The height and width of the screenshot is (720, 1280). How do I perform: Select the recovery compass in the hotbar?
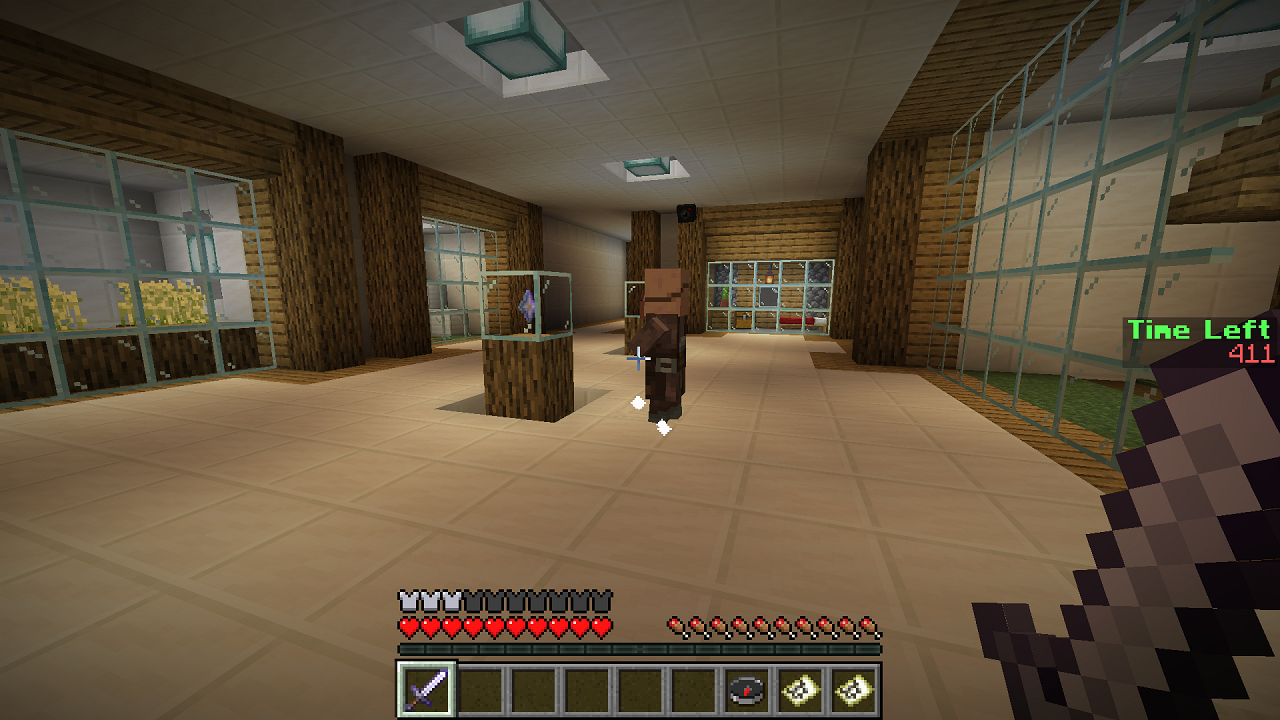click(745, 689)
